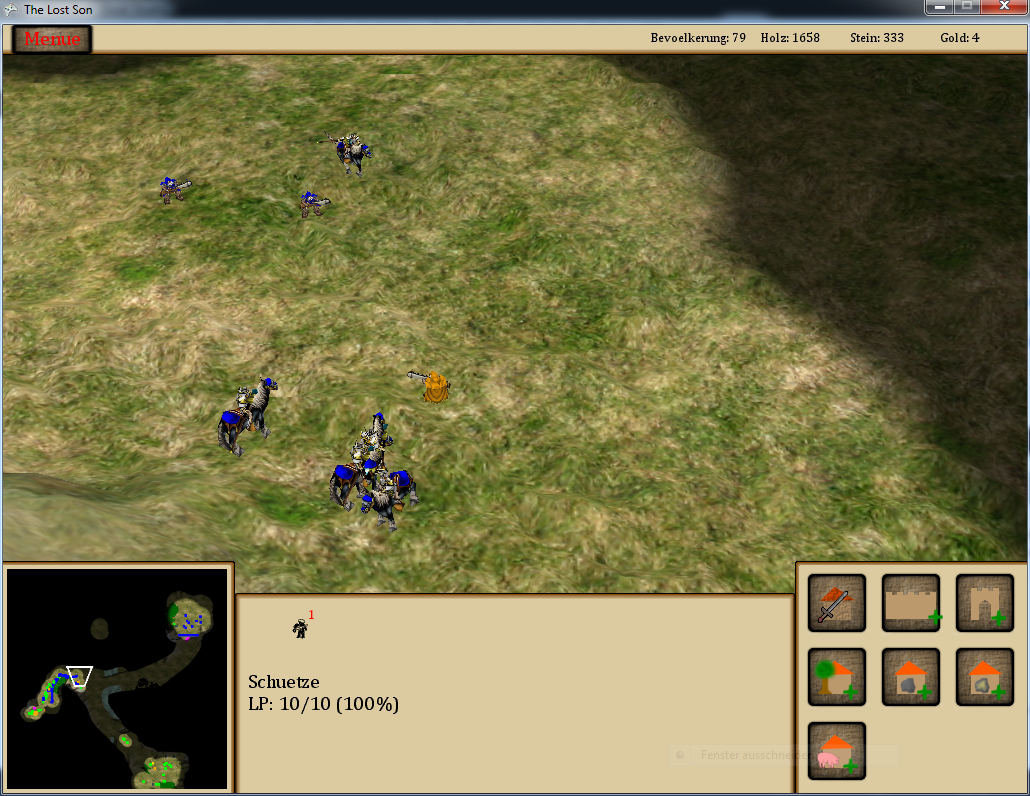Pick the gate tower build icon

coord(985,603)
